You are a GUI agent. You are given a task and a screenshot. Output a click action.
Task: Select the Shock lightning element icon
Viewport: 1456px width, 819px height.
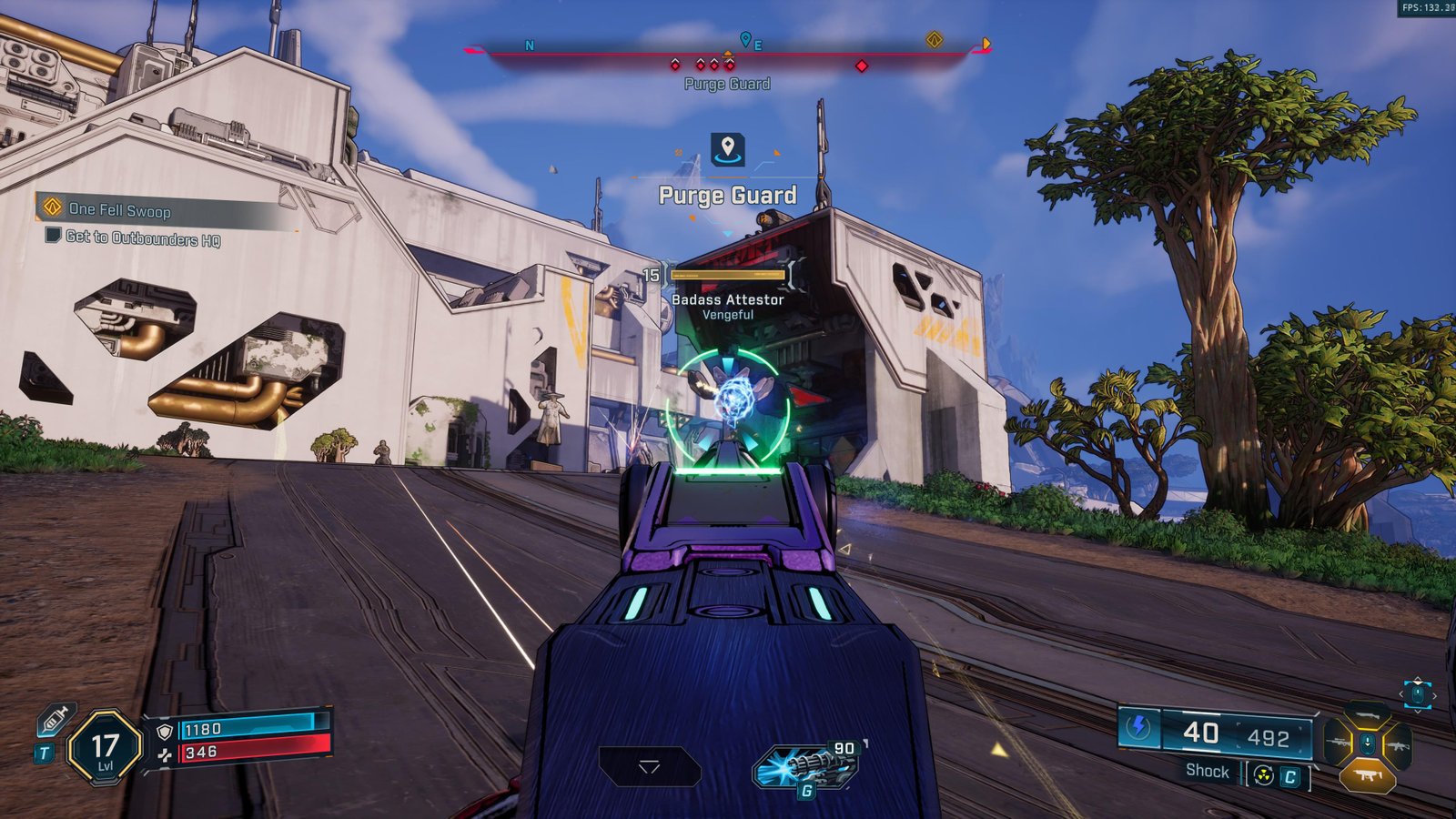(x=1138, y=728)
